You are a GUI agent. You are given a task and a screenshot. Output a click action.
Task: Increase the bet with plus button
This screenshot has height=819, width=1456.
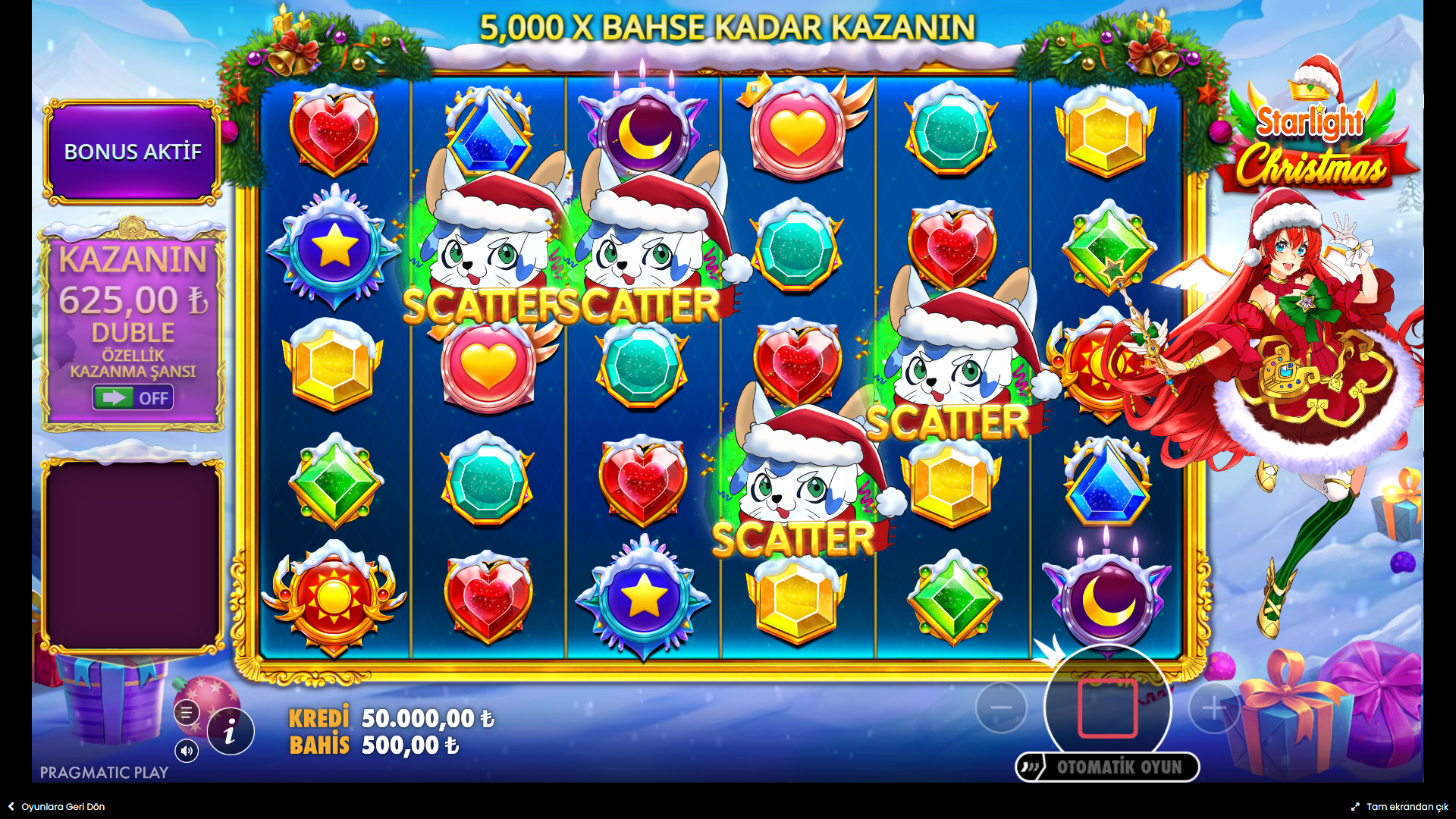click(x=1213, y=708)
